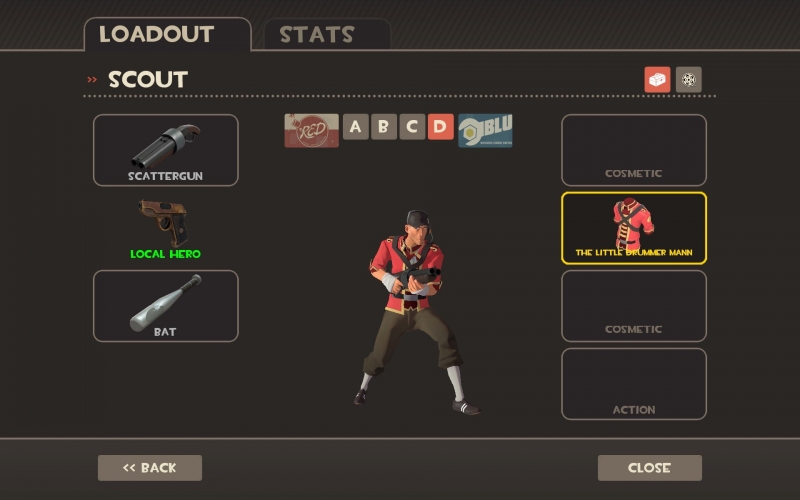Preview character on BLU team
800x500 pixels.
(485, 130)
